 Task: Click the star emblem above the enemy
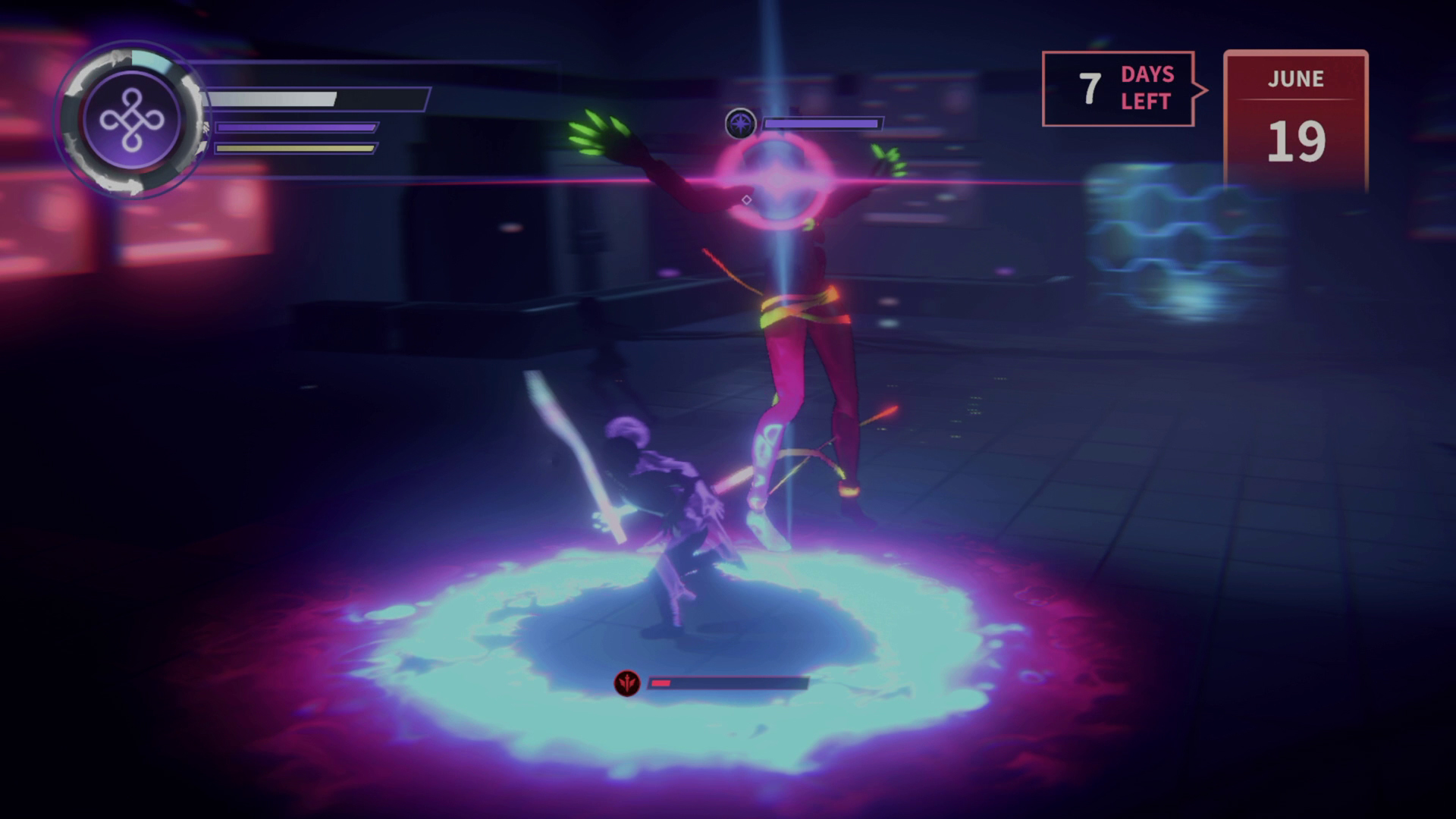pos(740,124)
